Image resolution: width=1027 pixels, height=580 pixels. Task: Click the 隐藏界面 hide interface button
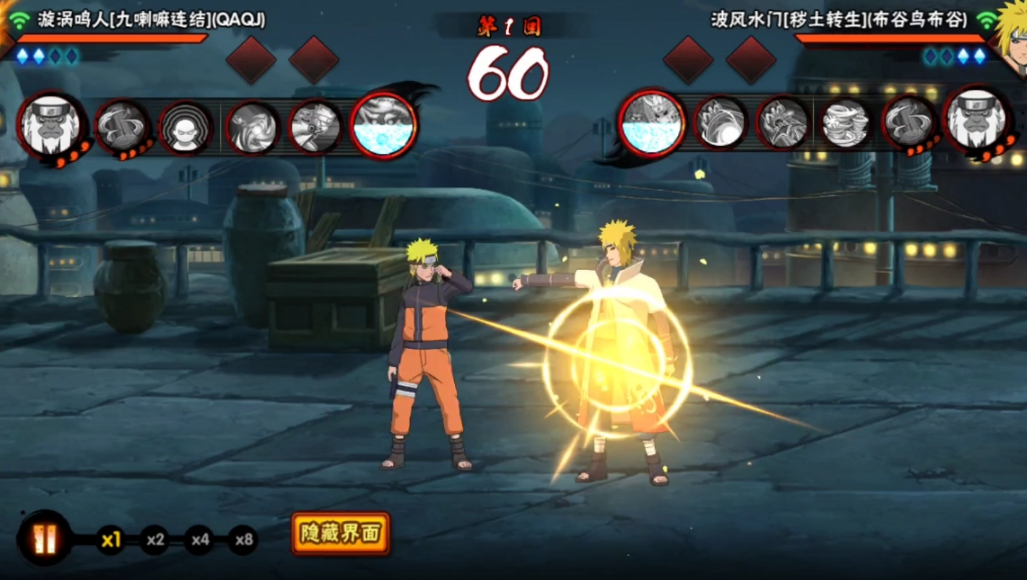pyautogui.click(x=341, y=534)
